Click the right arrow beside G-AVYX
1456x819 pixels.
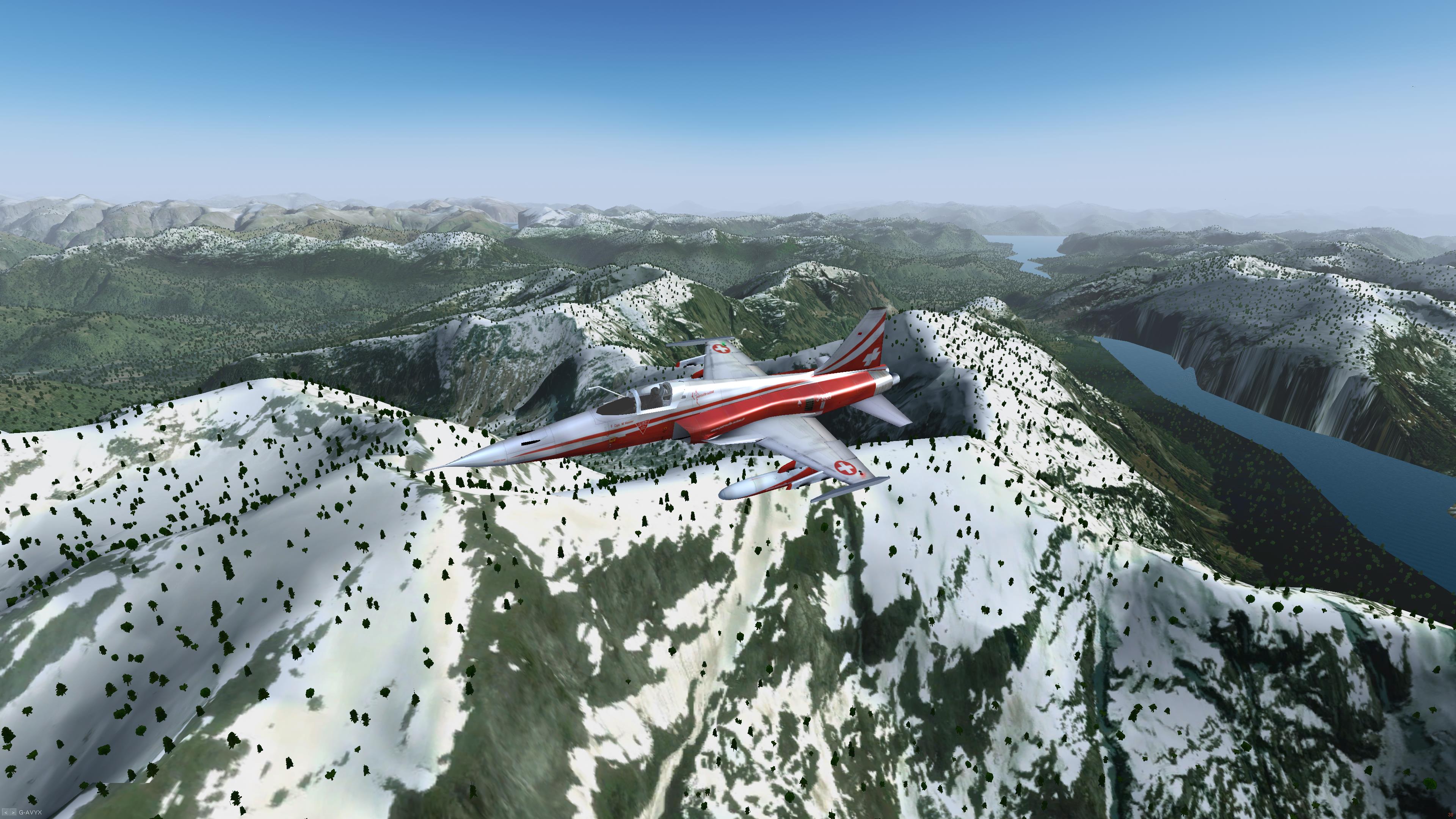[x=13, y=812]
